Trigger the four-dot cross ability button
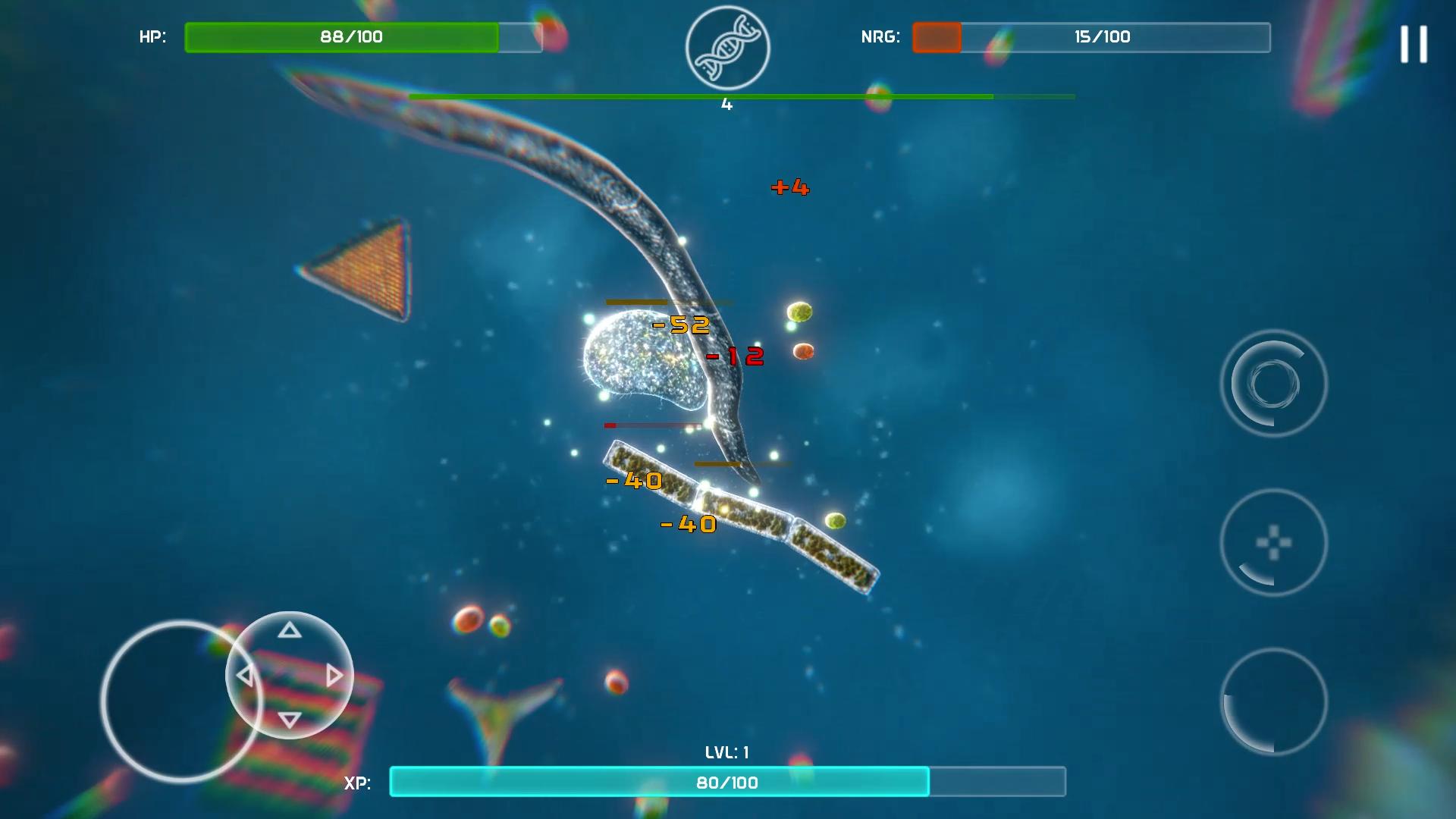Viewport: 1456px width, 819px height. click(x=1273, y=543)
